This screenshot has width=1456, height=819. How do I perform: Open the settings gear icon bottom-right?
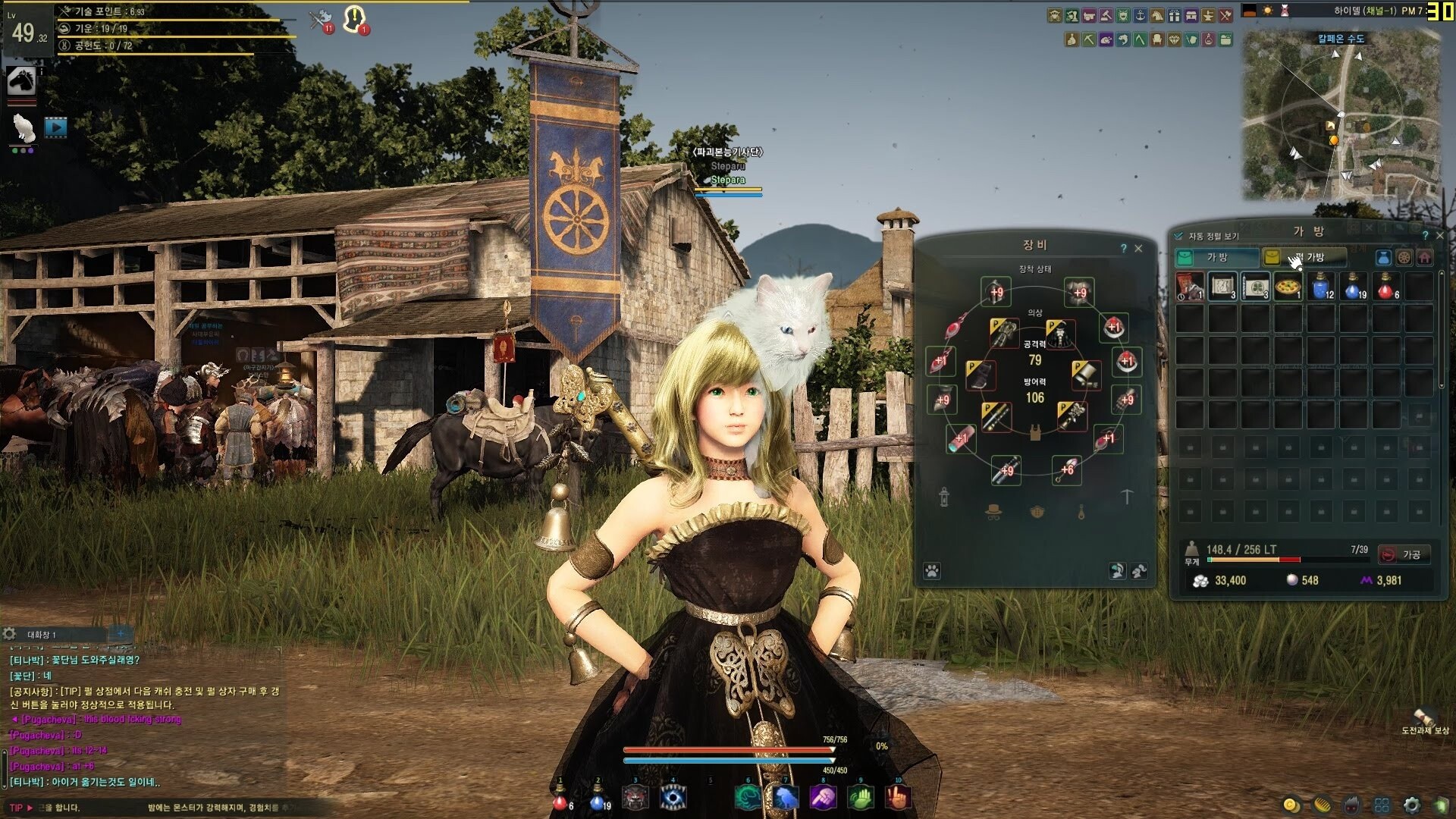[1411, 805]
